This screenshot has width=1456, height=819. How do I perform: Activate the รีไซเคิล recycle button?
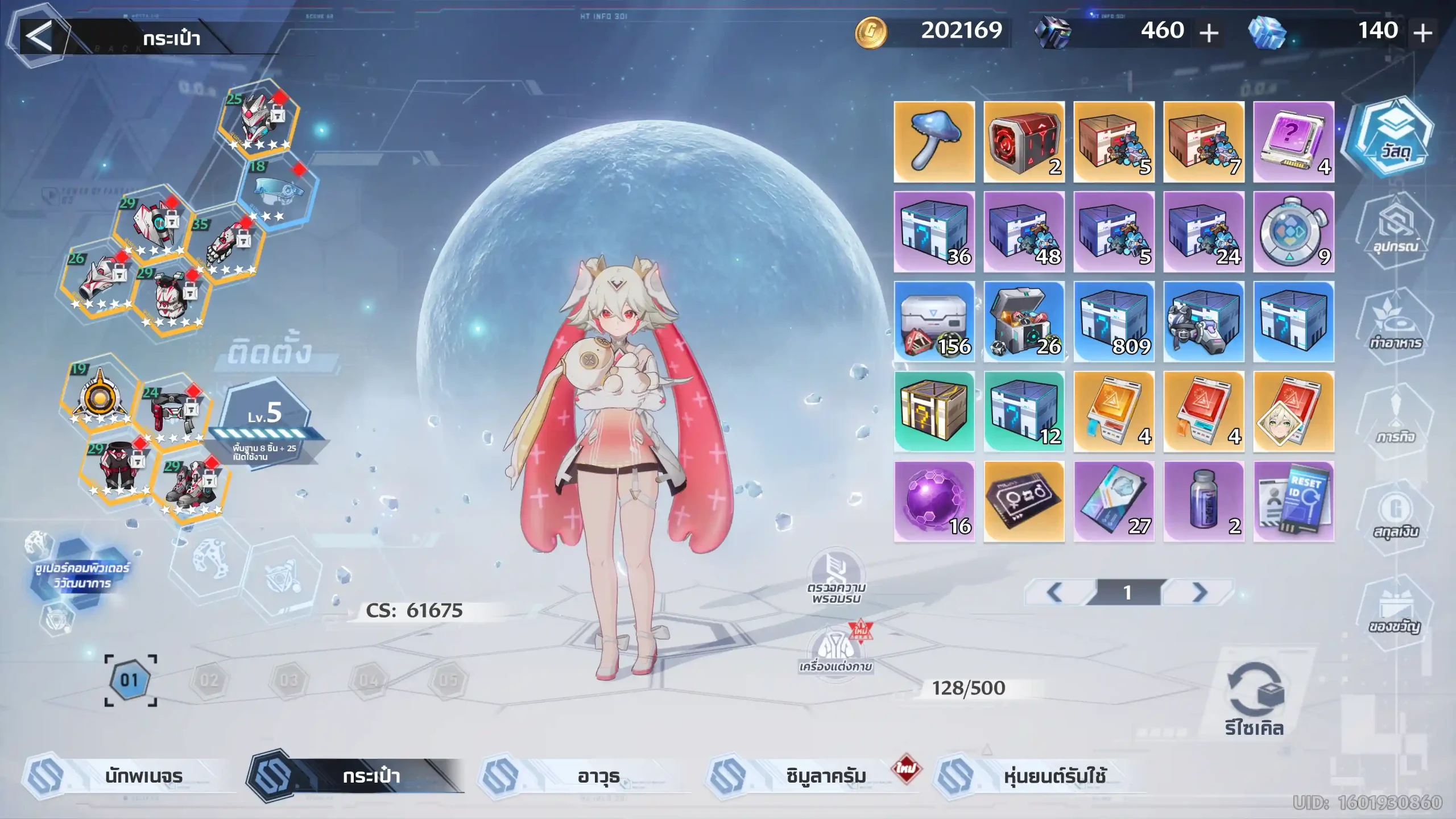(1255, 701)
